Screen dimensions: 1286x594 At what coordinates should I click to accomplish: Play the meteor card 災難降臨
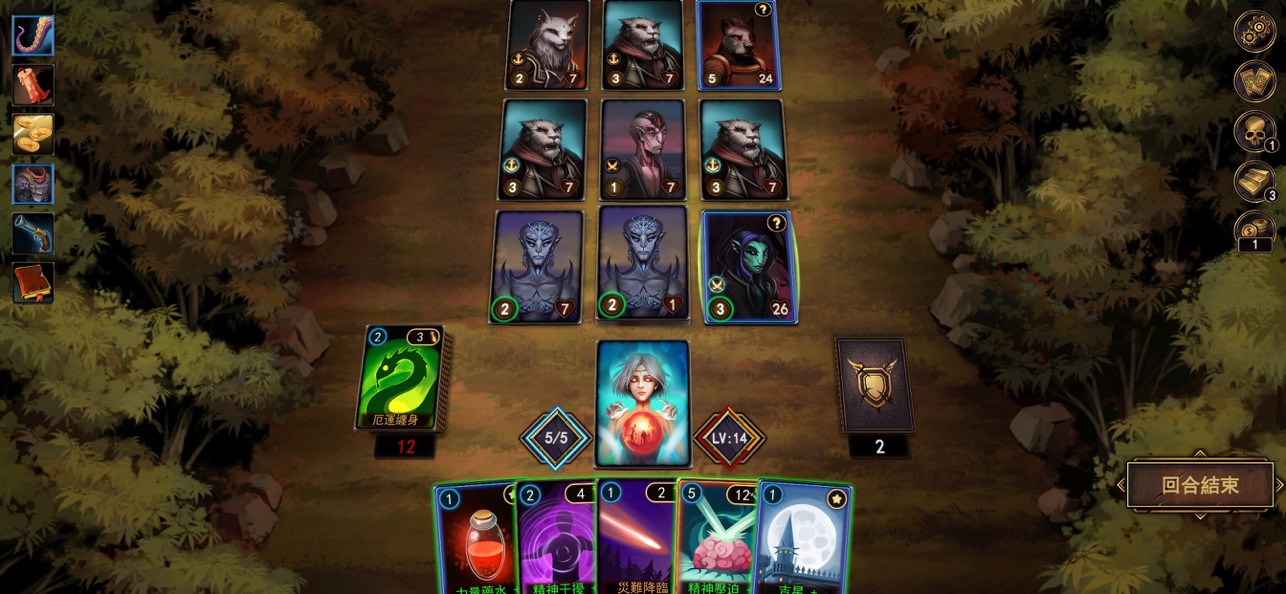pyautogui.click(x=636, y=540)
